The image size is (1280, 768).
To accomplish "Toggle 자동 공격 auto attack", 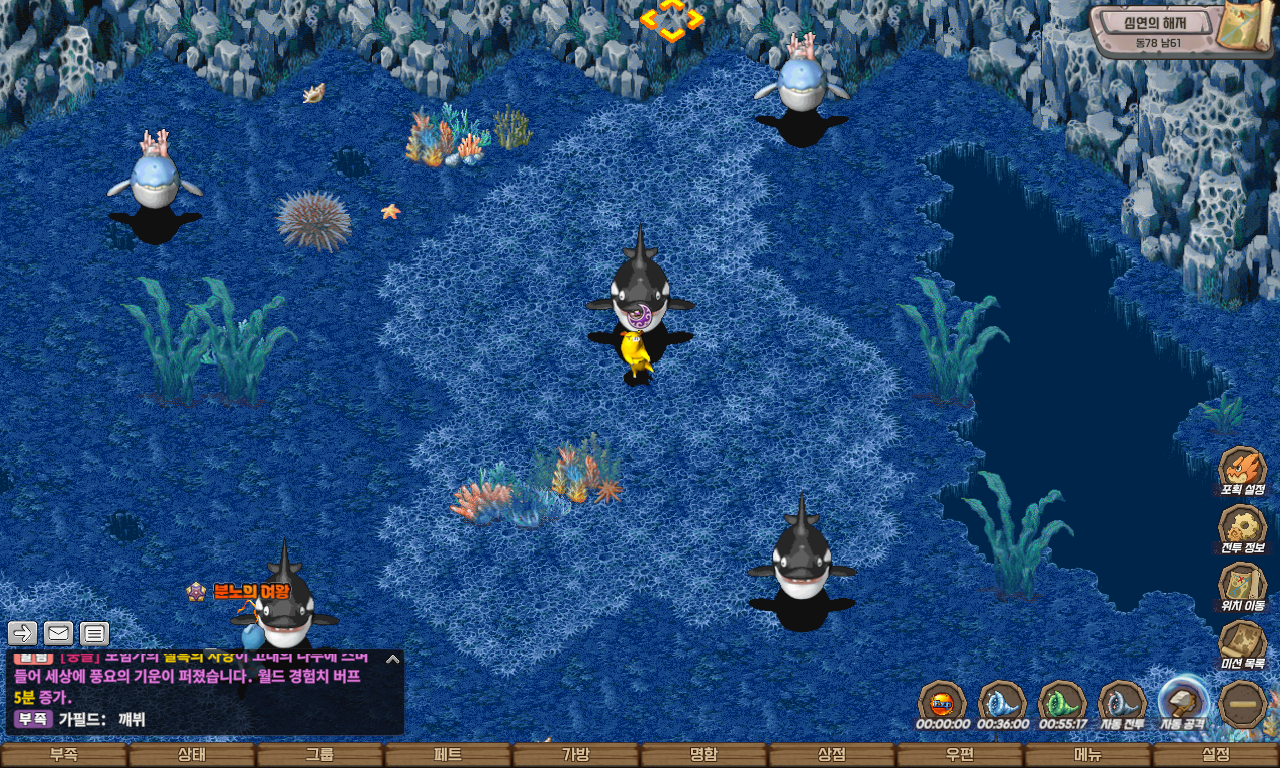I will click(1183, 702).
